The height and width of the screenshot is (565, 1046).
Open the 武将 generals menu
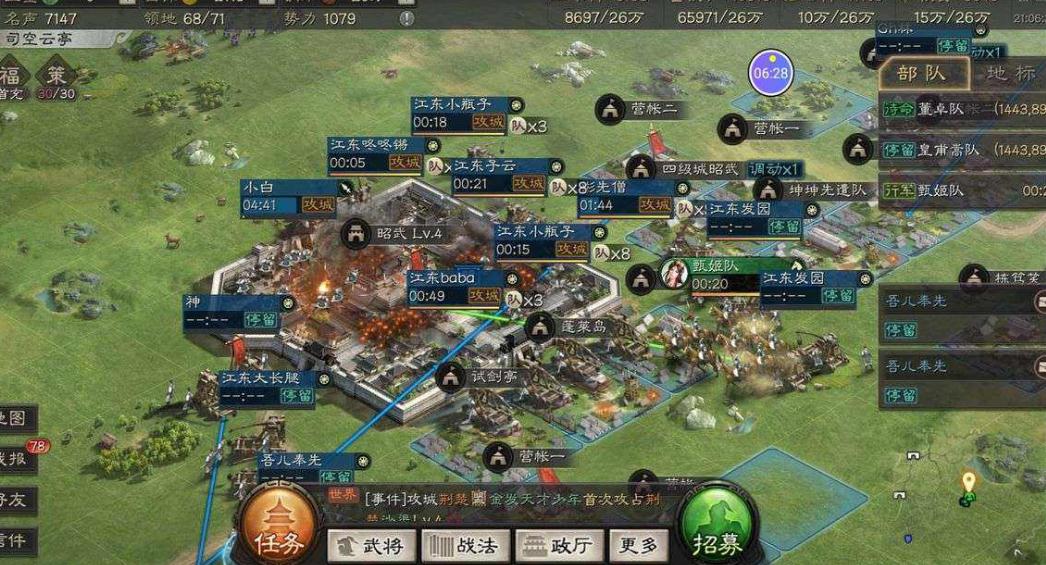click(370, 546)
